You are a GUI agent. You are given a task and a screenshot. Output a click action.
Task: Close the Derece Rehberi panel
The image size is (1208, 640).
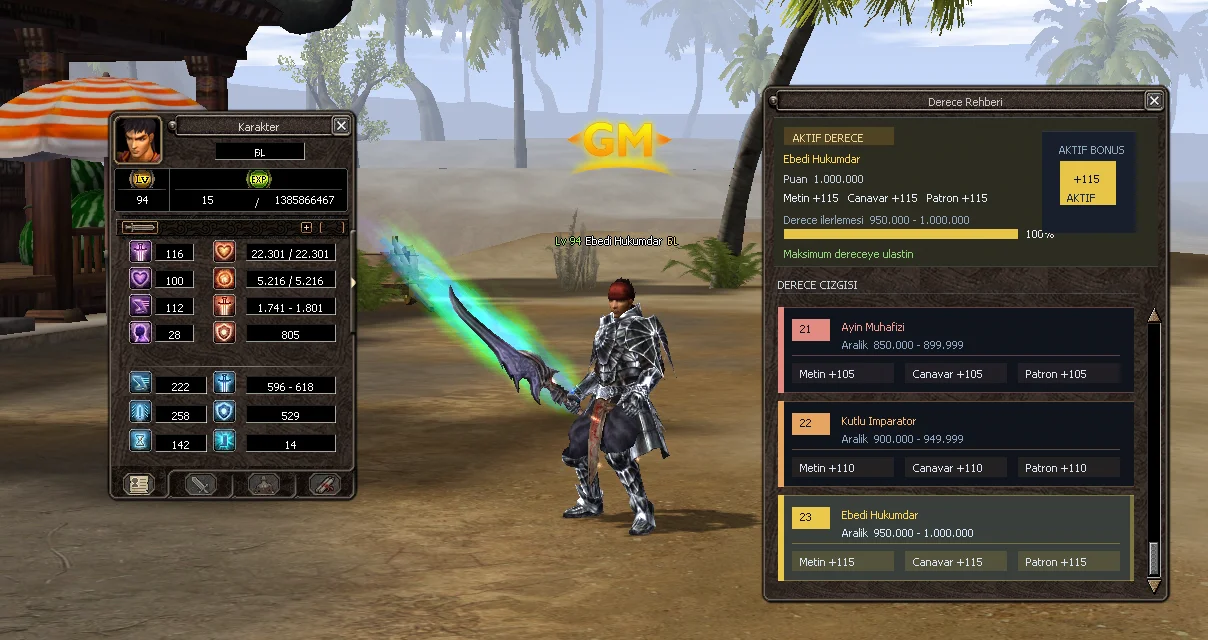1154,101
